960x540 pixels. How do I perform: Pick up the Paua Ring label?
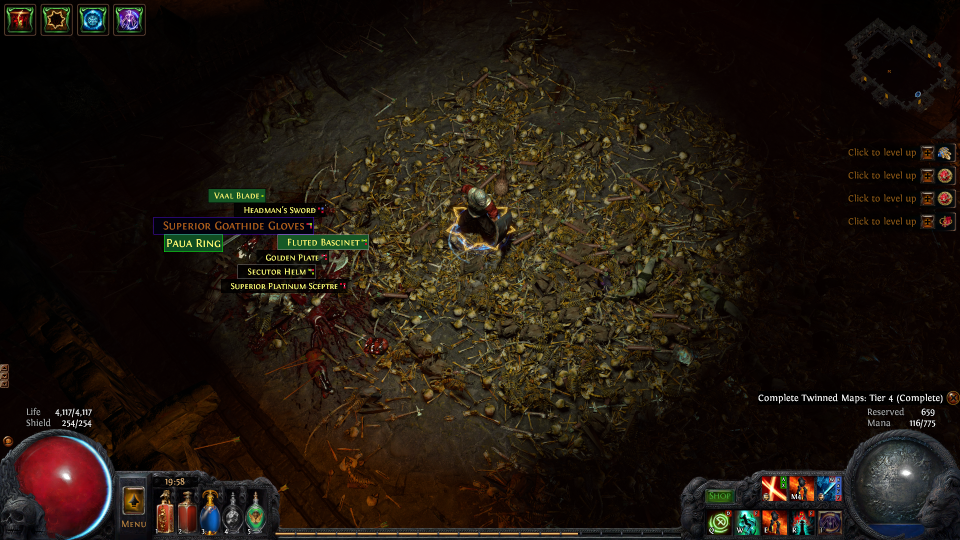[193, 243]
